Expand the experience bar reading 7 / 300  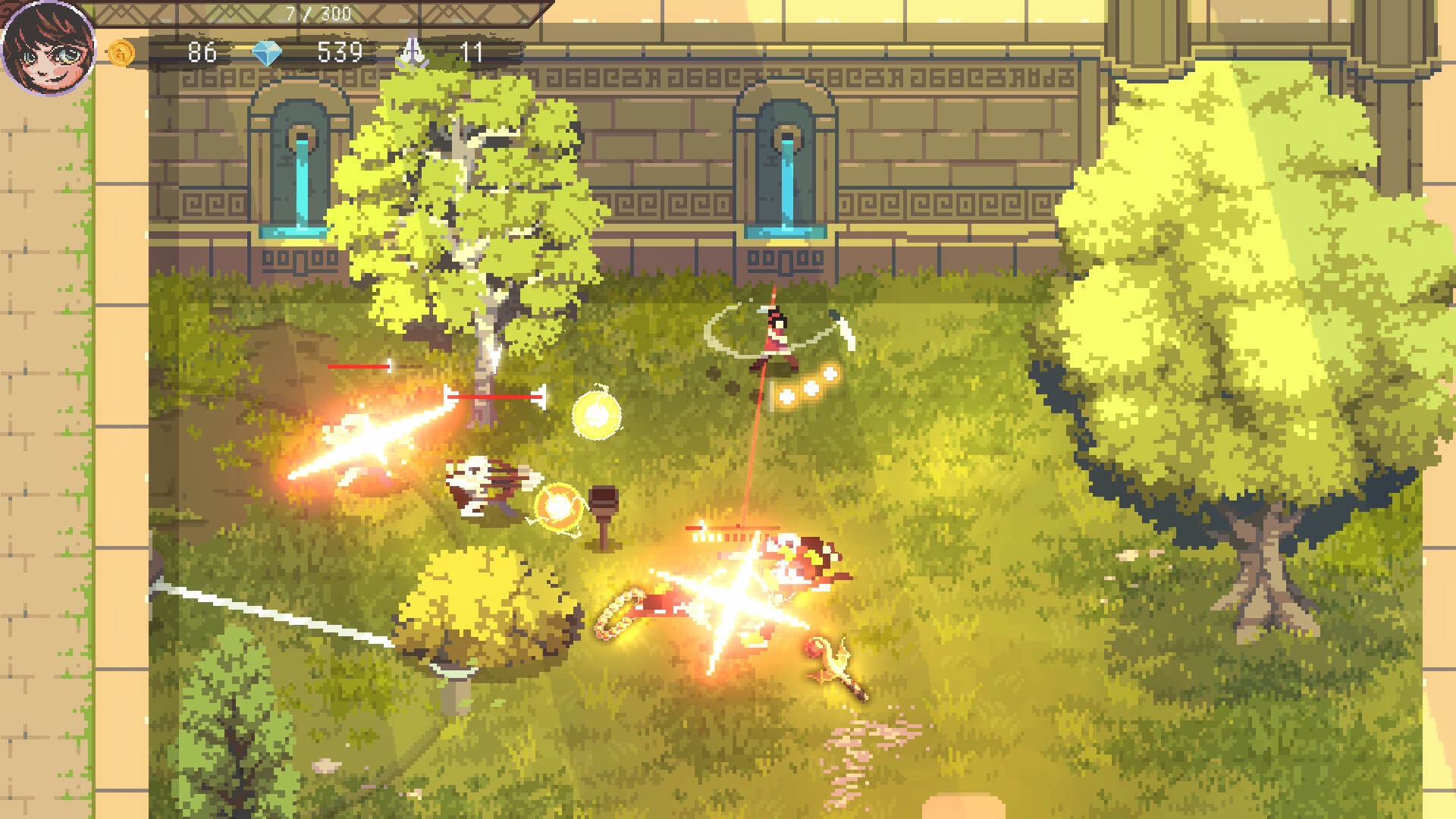(x=318, y=11)
